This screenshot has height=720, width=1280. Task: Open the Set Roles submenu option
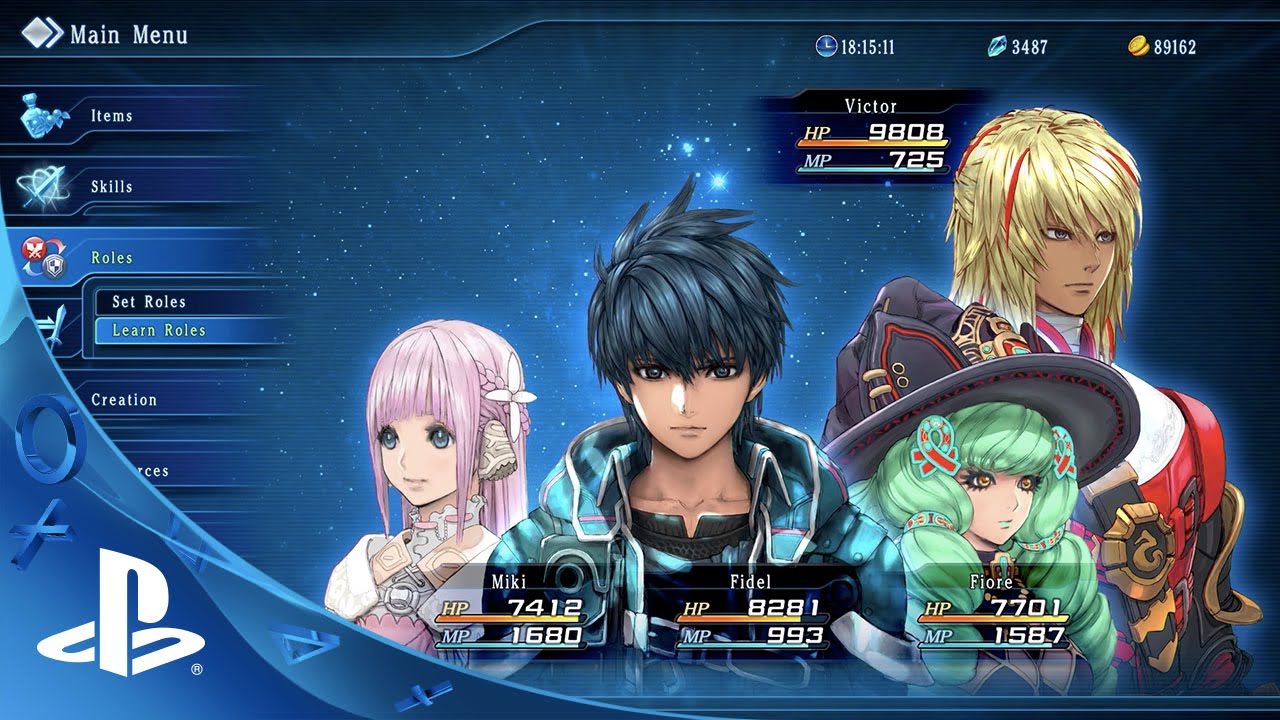pyautogui.click(x=150, y=302)
